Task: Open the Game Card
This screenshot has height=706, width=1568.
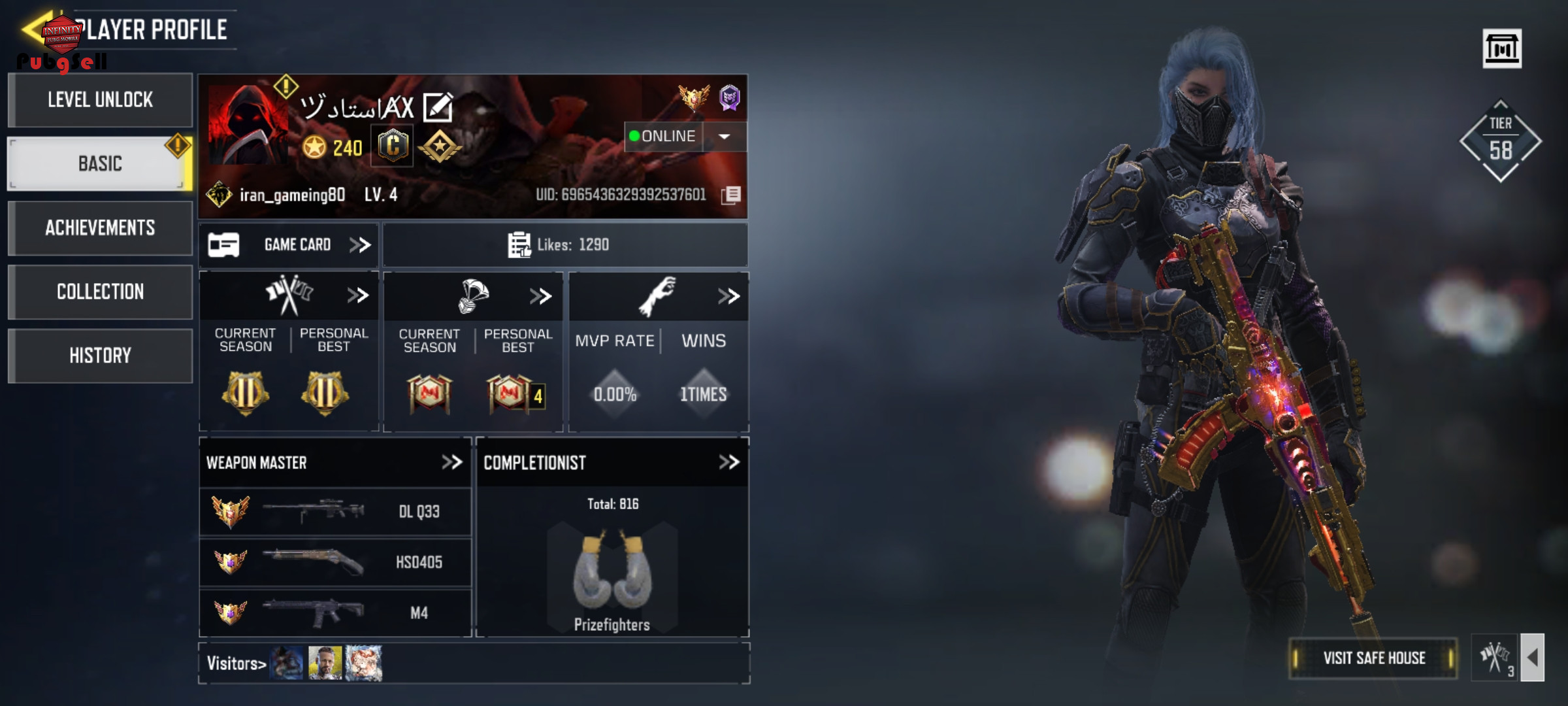Action: pyautogui.click(x=289, y=245)
